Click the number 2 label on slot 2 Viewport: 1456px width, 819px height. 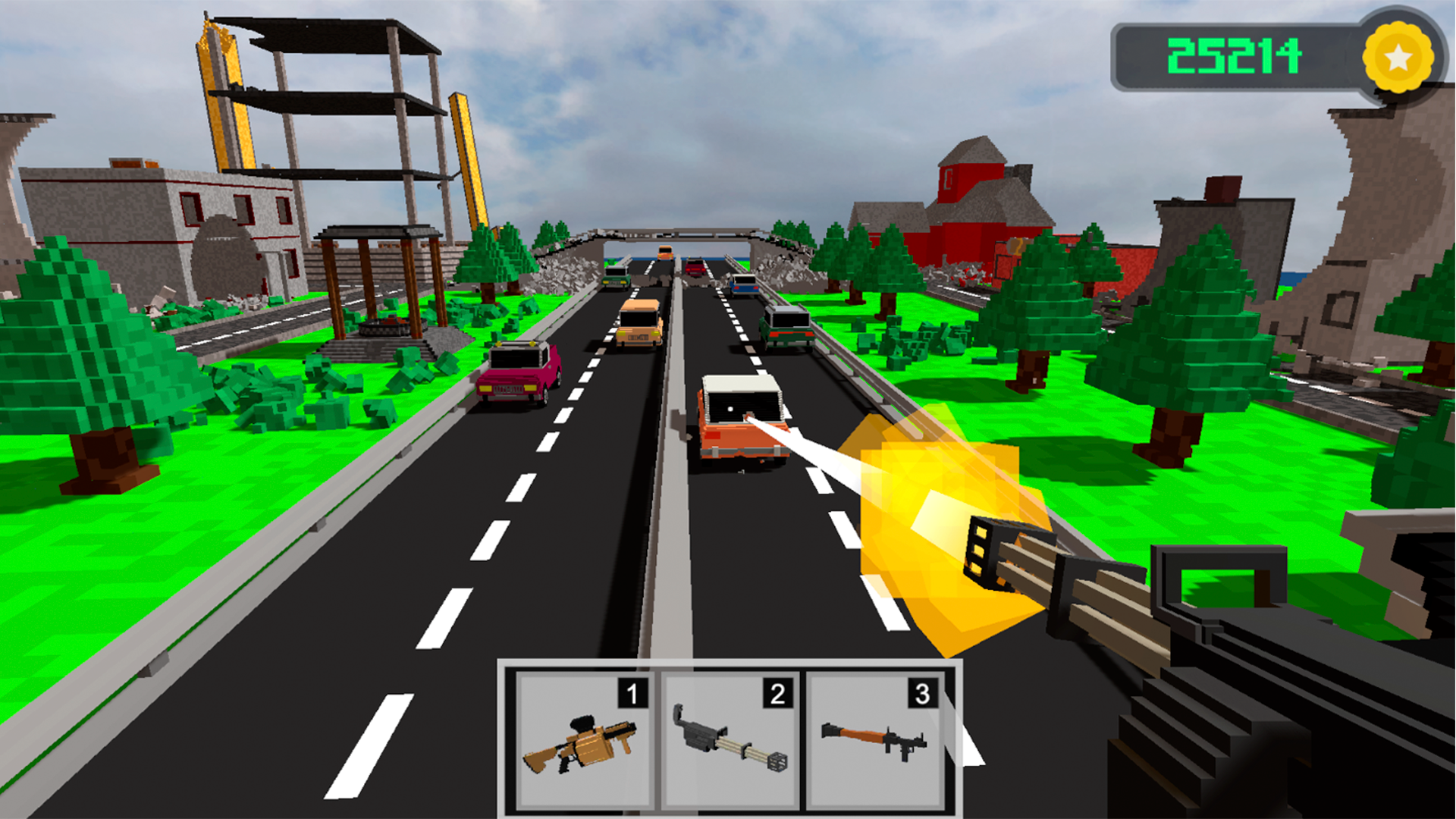click(777, 692)
